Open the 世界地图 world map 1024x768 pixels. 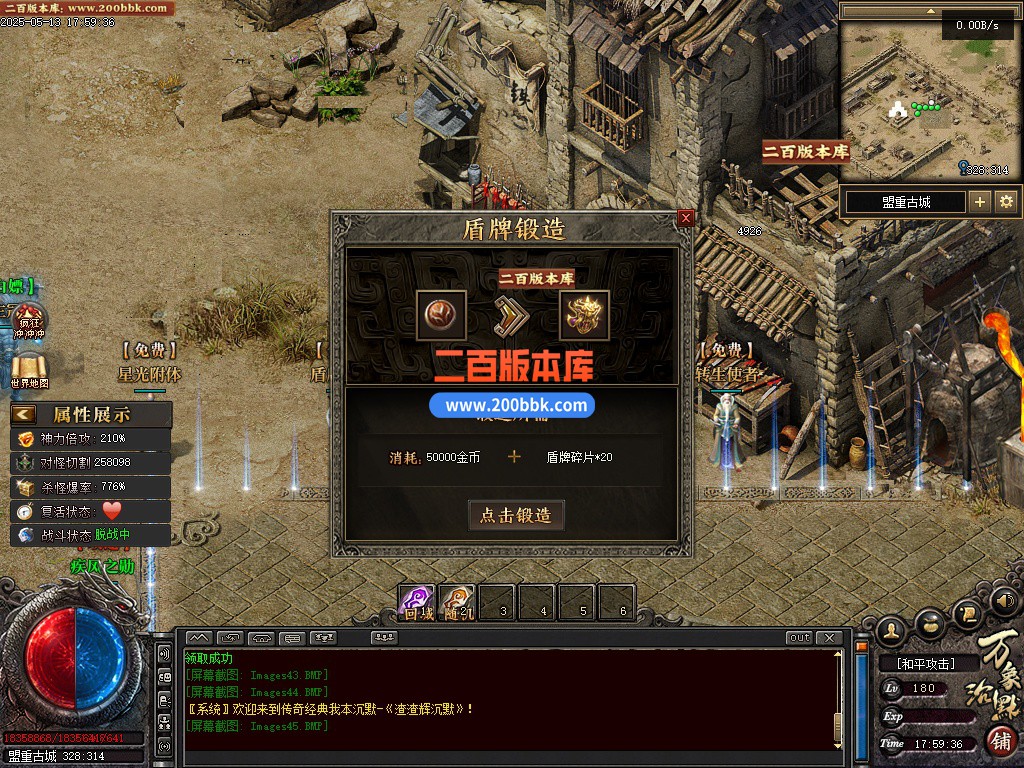[29, 369]
